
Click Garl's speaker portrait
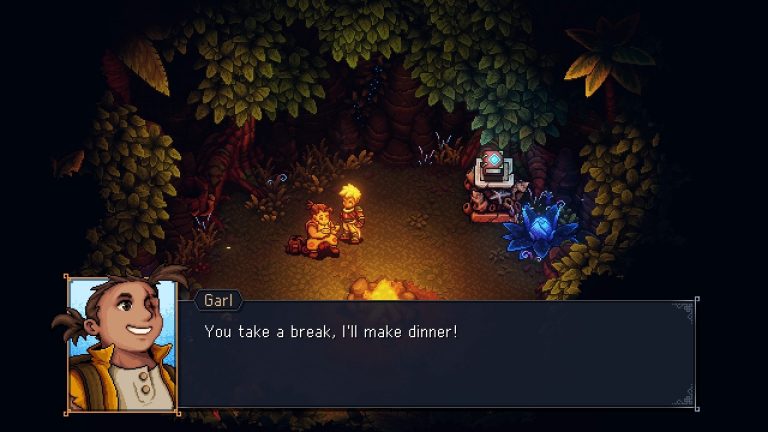point(122,344)
